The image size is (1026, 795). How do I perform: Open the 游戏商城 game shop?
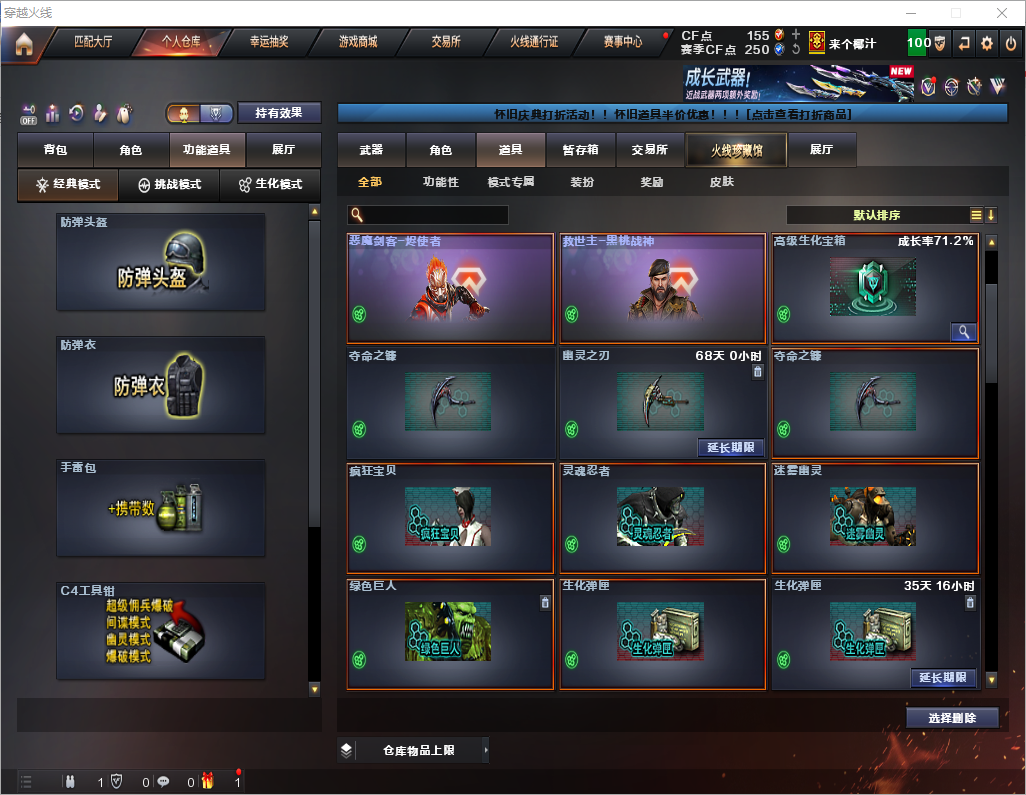[x=357, y=42]
